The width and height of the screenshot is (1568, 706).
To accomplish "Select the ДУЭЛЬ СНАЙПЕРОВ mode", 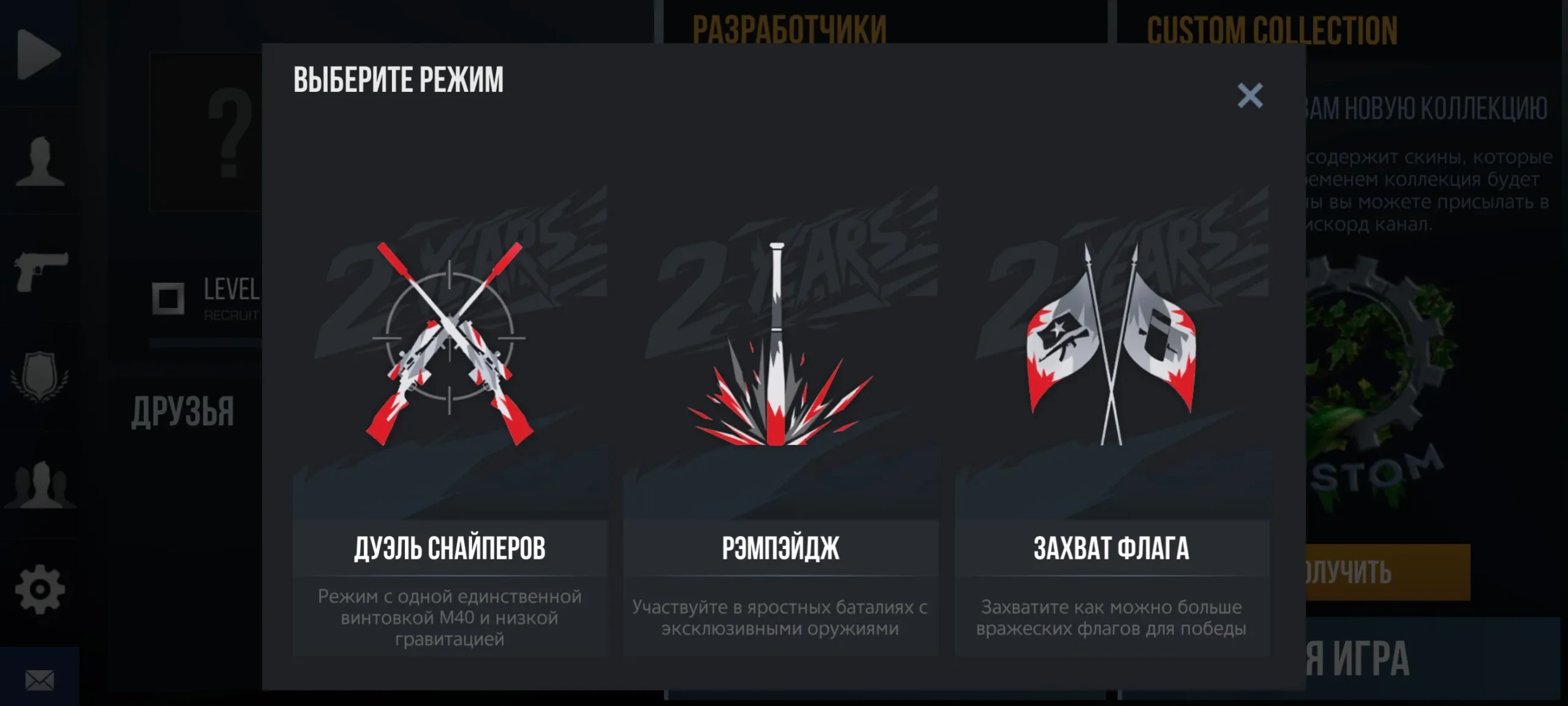I will pyautogui.click(x=450, y=550).
